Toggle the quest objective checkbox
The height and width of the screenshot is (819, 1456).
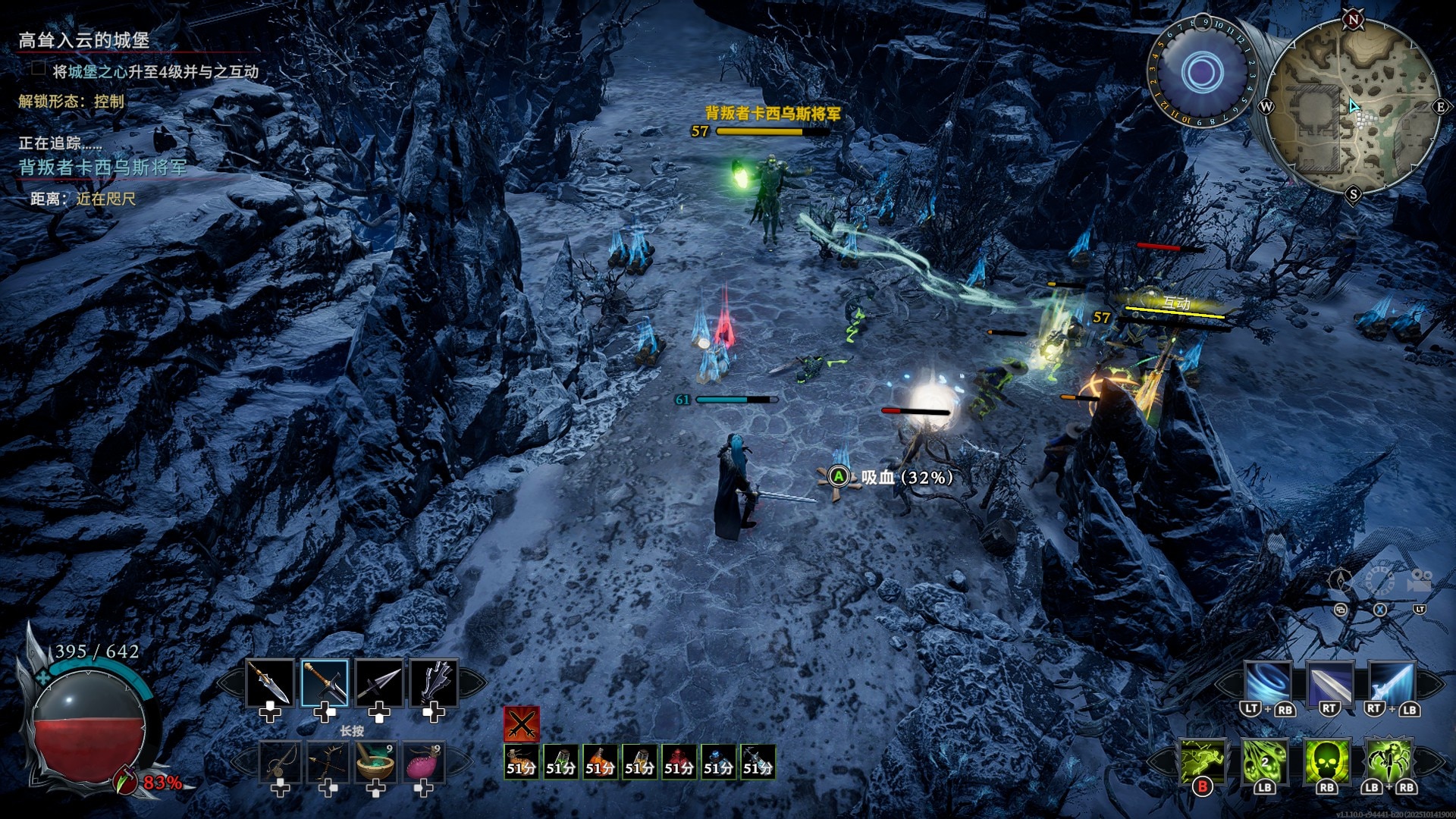click(x=39, y=69)
